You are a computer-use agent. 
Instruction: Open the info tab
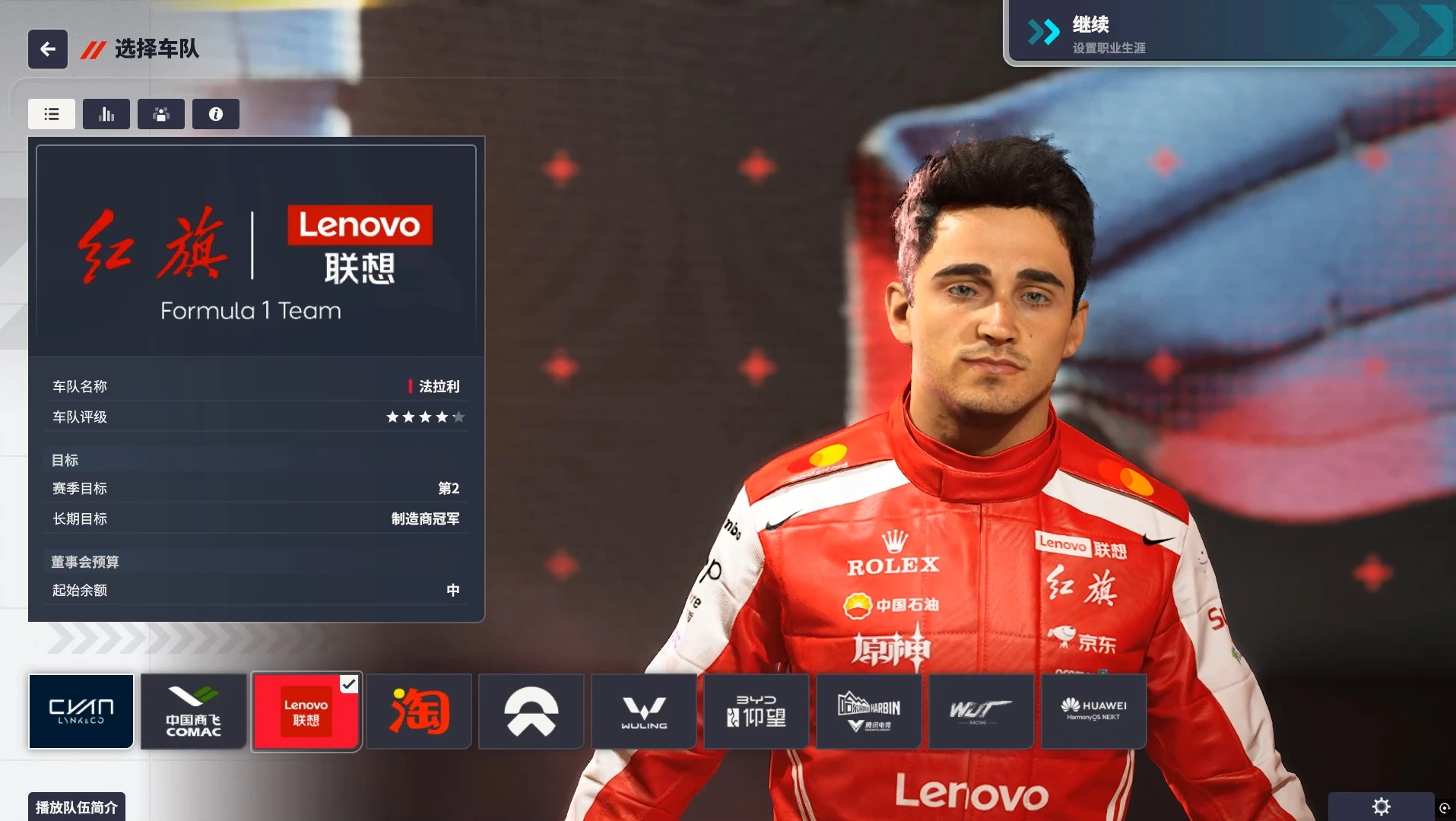click(216, 114)
